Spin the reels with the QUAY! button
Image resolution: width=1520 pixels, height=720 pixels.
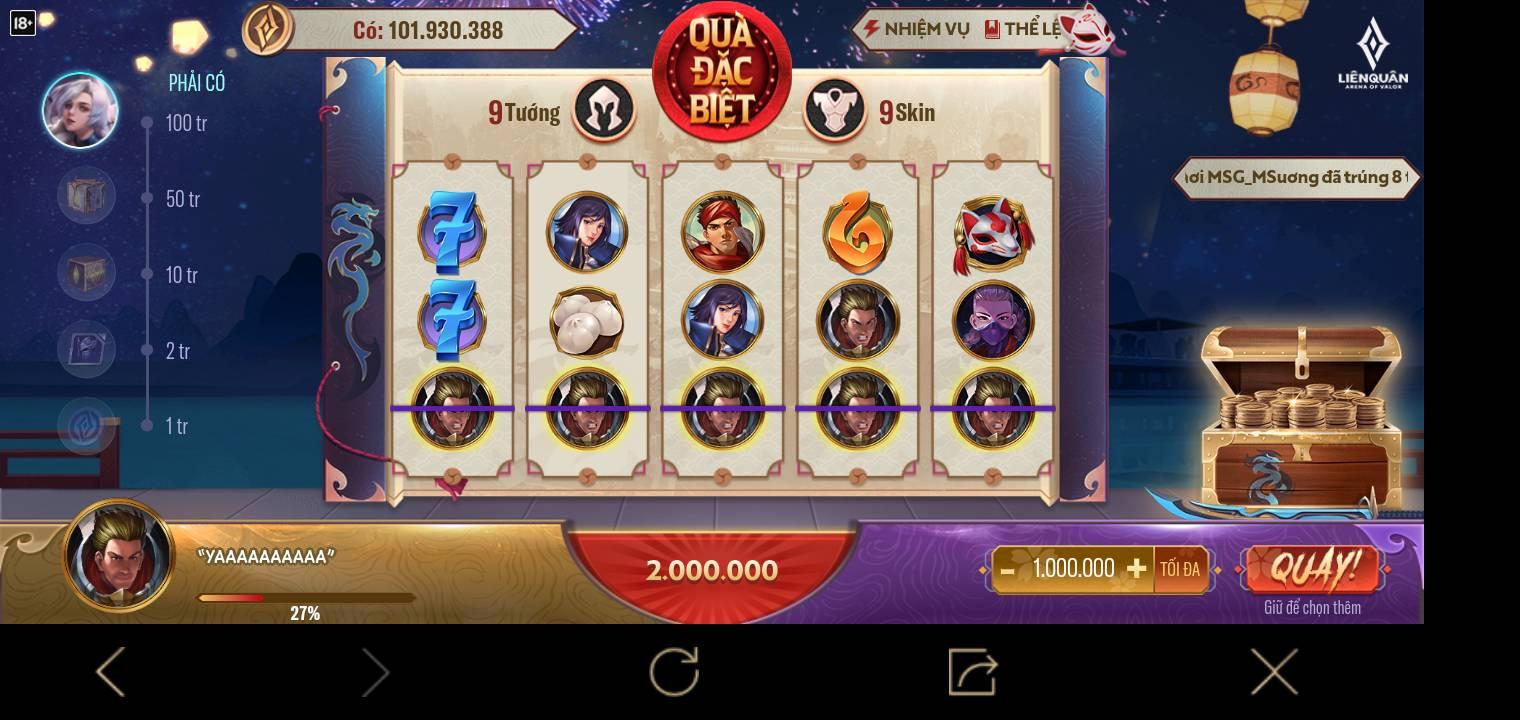click(x=1312, y=569)
